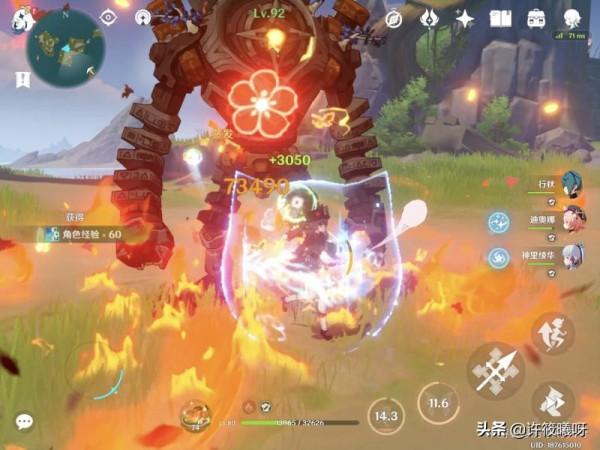
Task: Open the Adventurer Handbook book icon
Action: (x=502, y=19)
